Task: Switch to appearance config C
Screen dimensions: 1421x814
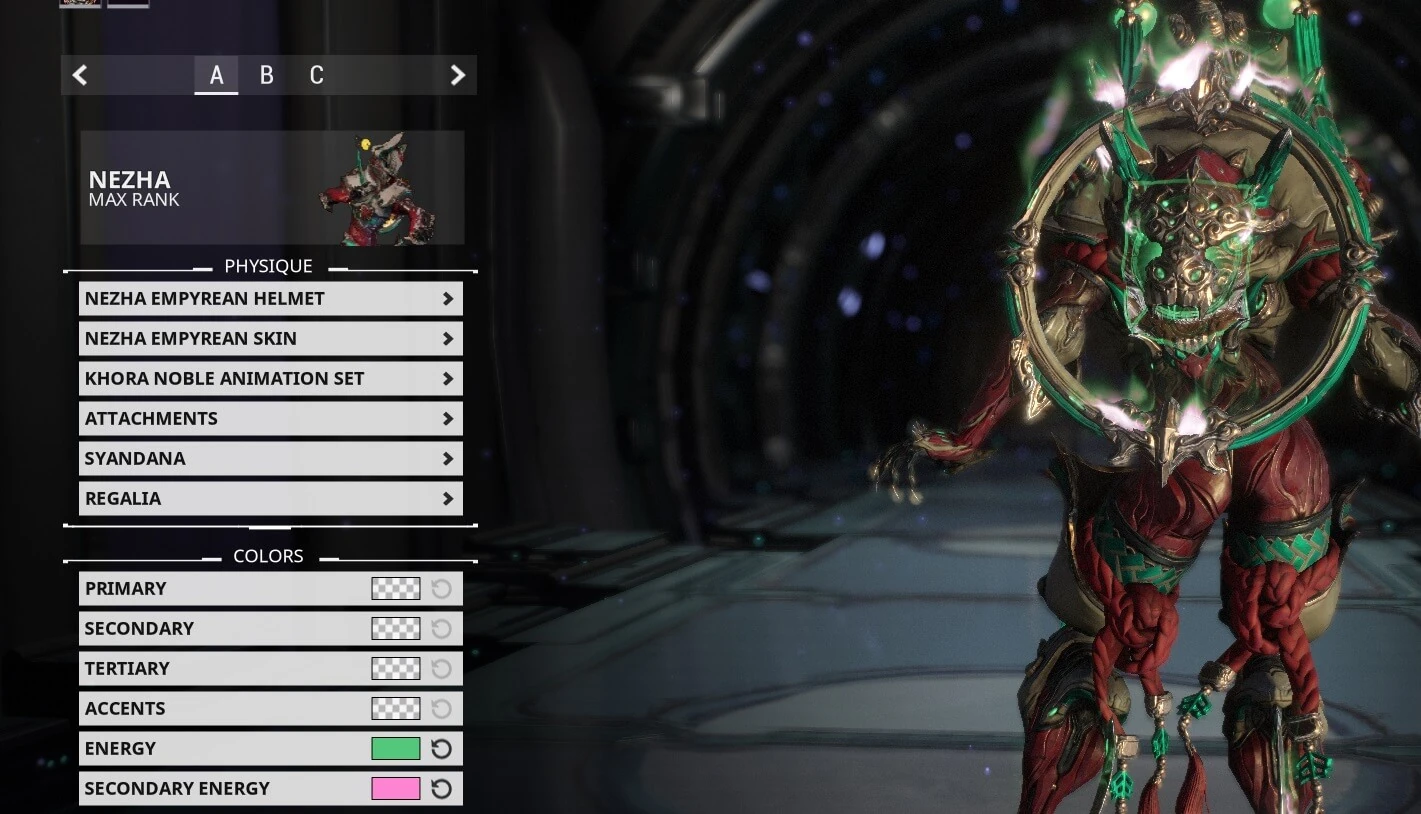Action: [316, 75]
